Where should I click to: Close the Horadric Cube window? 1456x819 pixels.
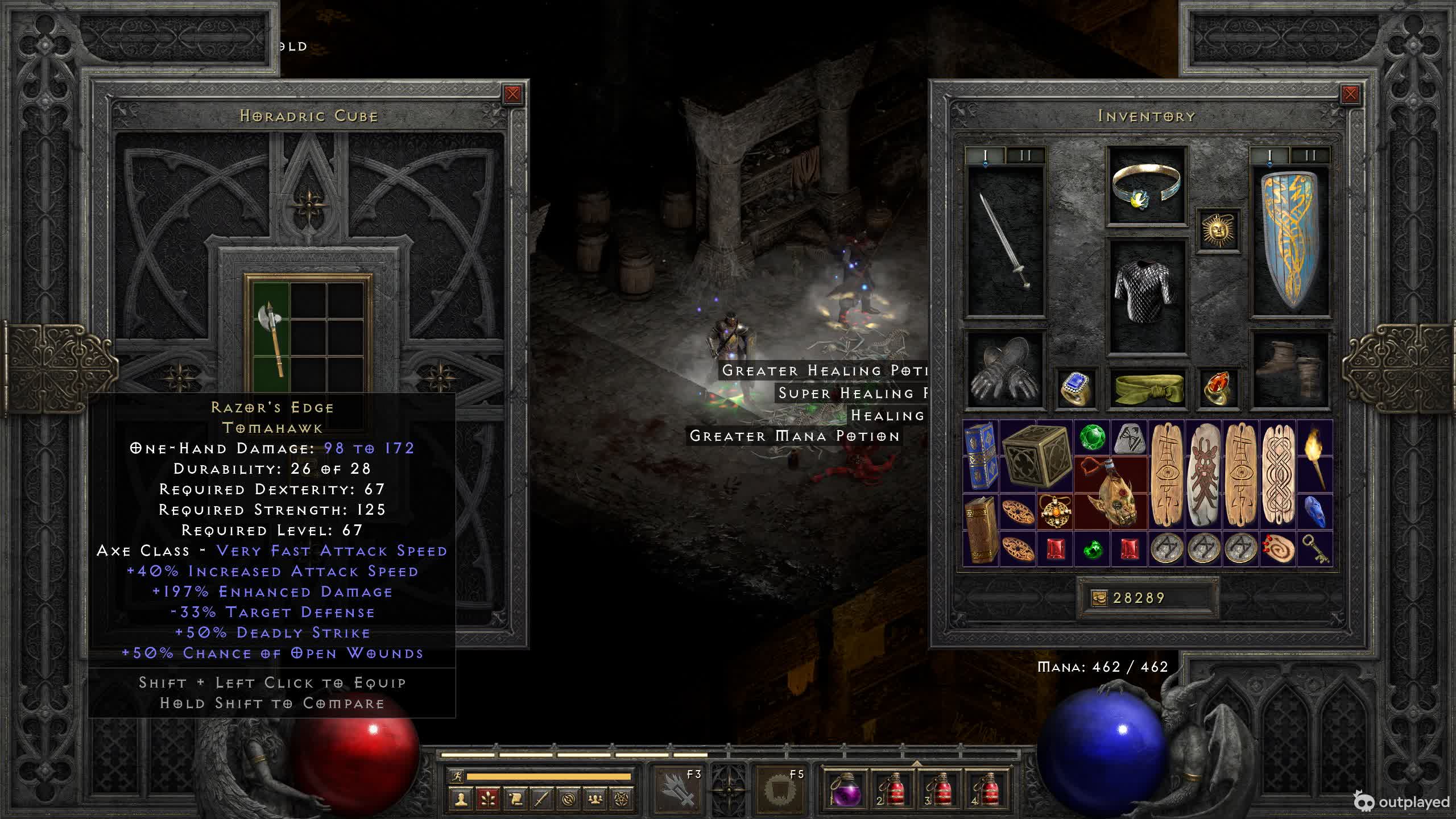pos(512,94)
